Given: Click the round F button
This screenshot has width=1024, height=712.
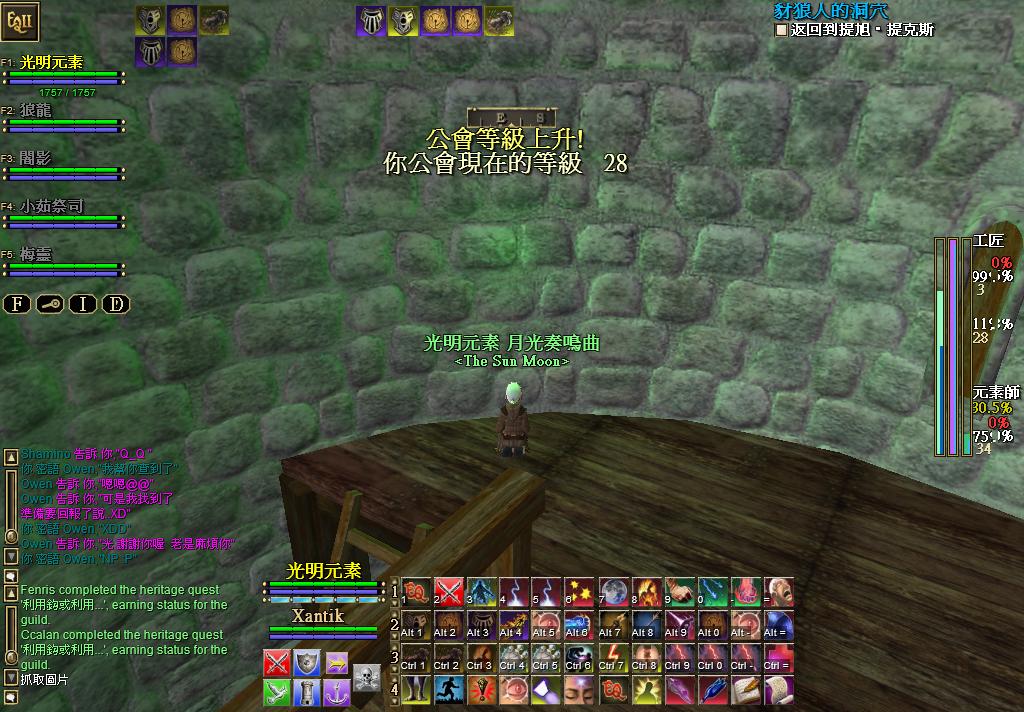Looking at the screenshot, I should (17, 304).
